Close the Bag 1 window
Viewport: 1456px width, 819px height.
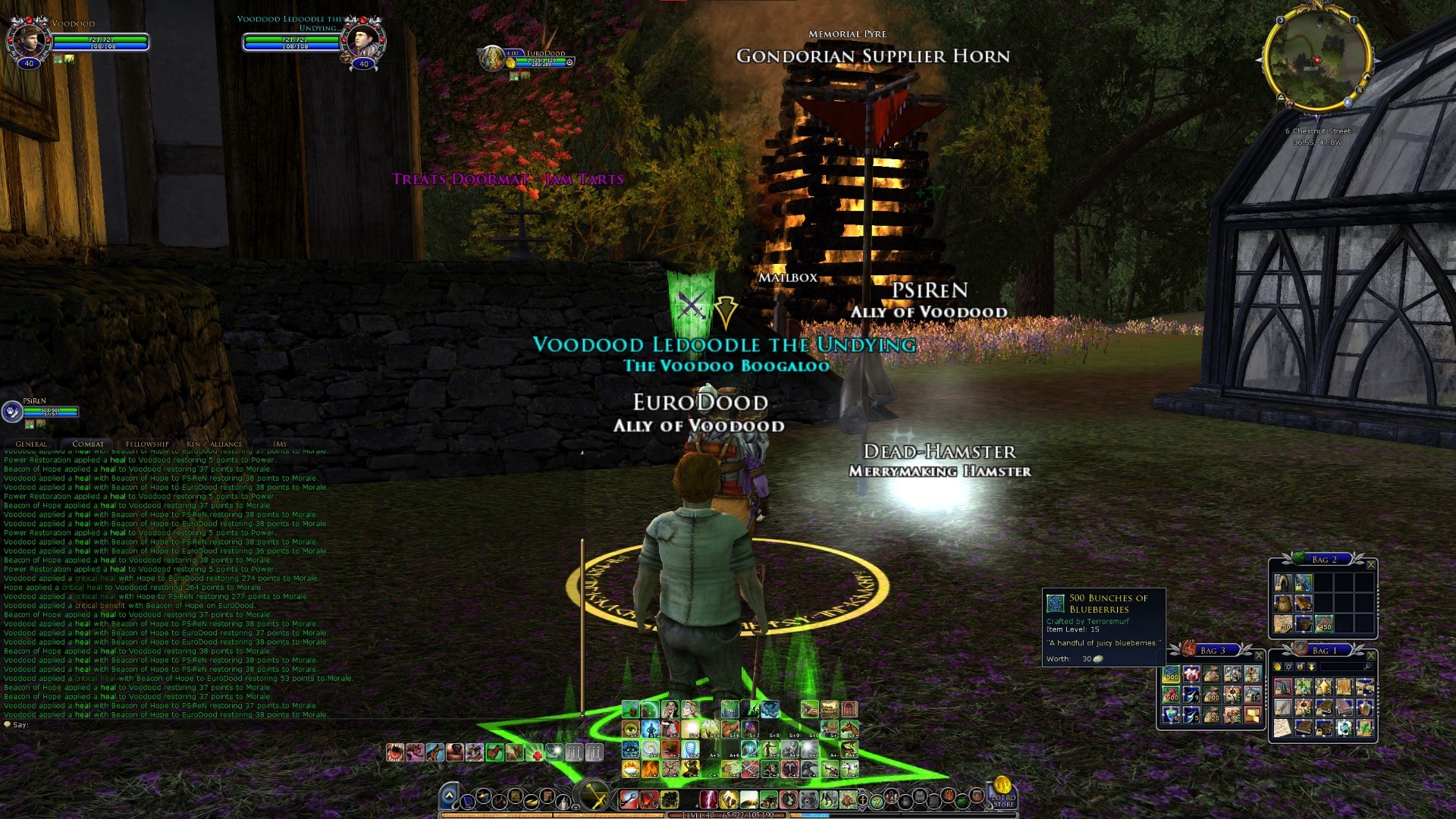click(1370, 655)
